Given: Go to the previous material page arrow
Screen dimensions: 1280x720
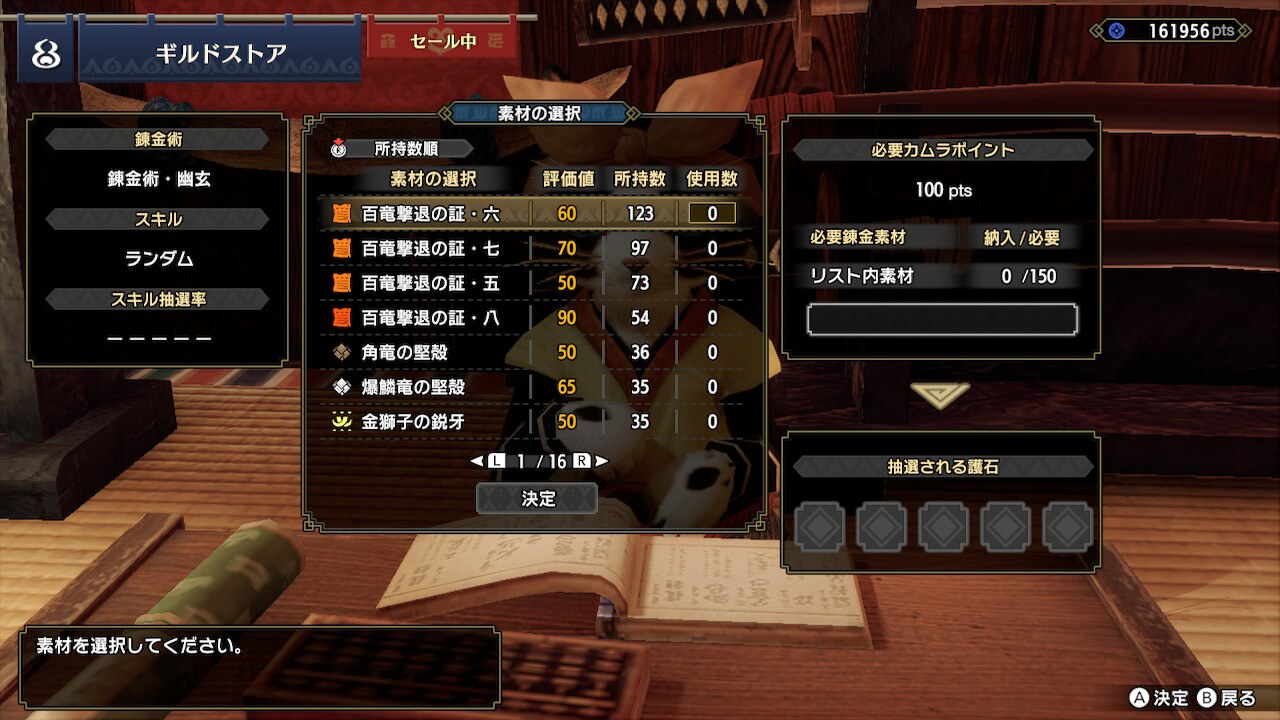Looking at the screenshot, I should click(x=477, y=461).
